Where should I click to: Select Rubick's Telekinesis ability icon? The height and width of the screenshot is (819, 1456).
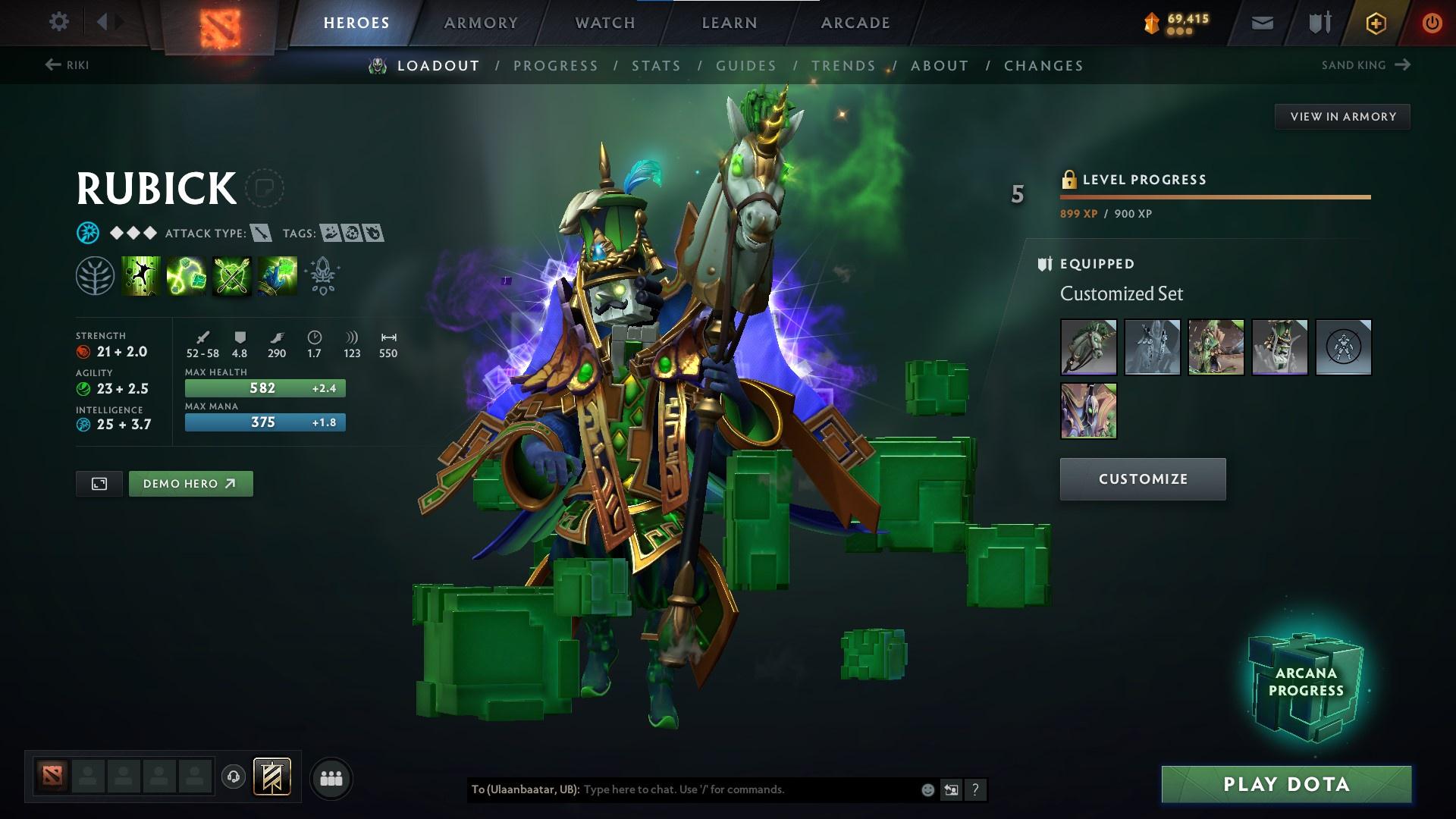click(x=140, y=275)
